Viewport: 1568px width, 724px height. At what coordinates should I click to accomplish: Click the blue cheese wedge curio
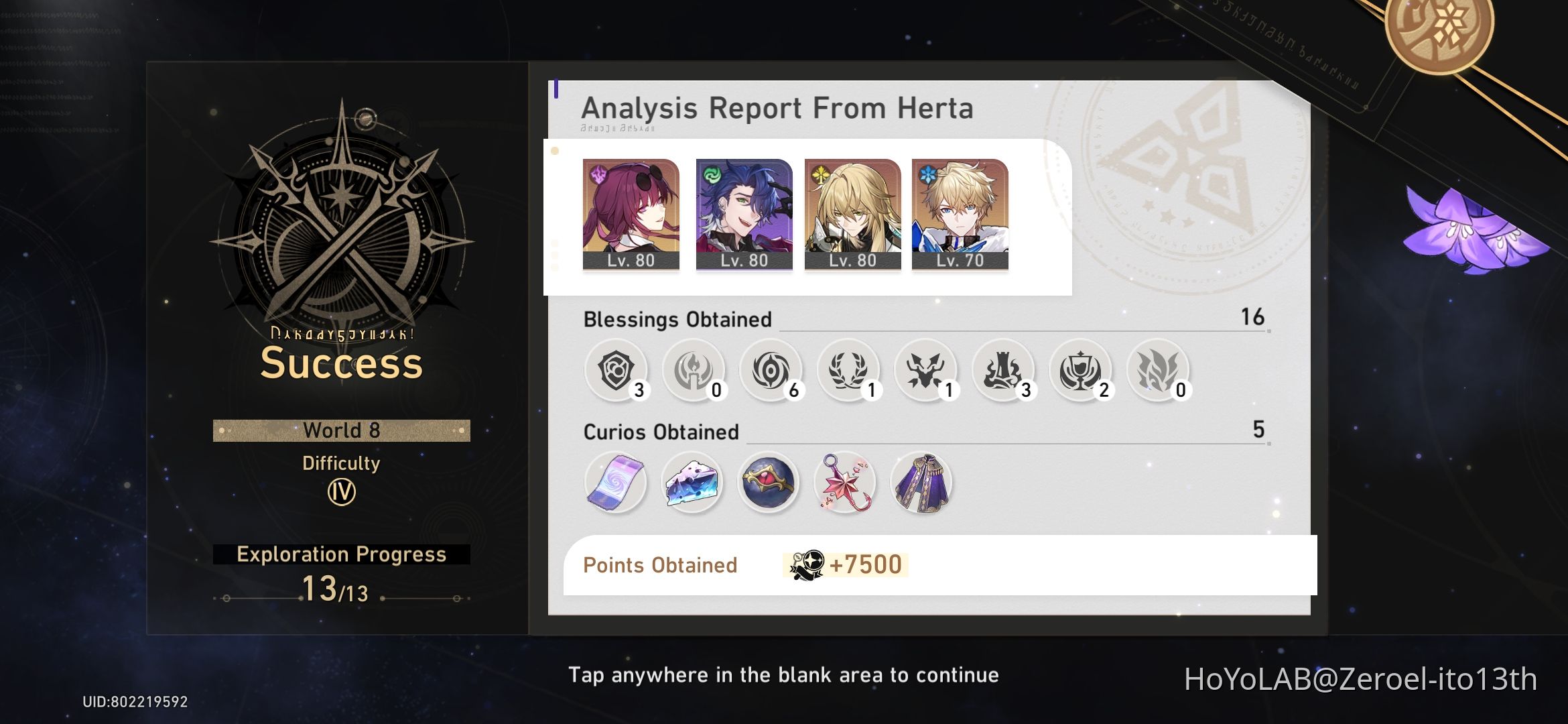(692, 483)
